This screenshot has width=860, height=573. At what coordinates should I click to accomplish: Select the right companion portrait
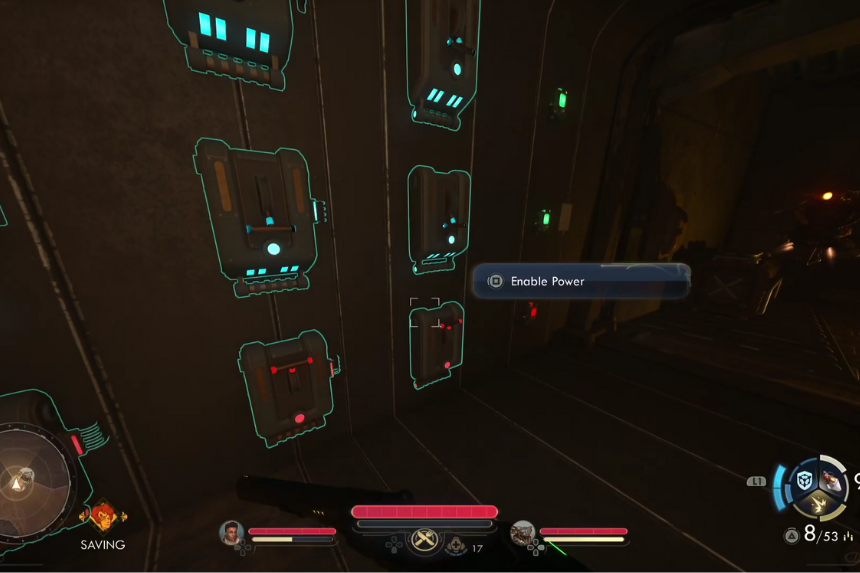pos(522,533)
